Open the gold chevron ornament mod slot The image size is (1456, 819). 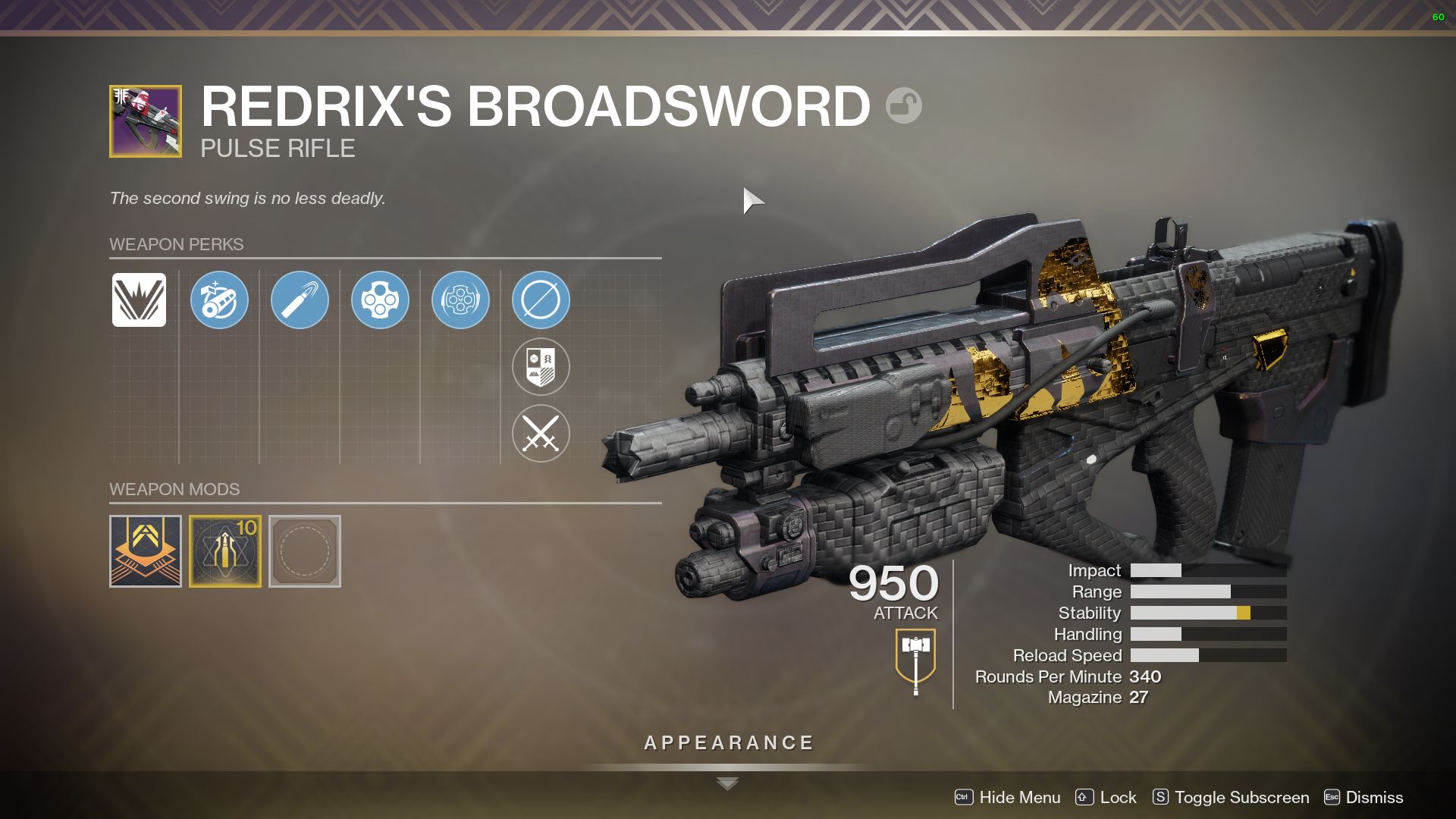(x=146, y=551)
